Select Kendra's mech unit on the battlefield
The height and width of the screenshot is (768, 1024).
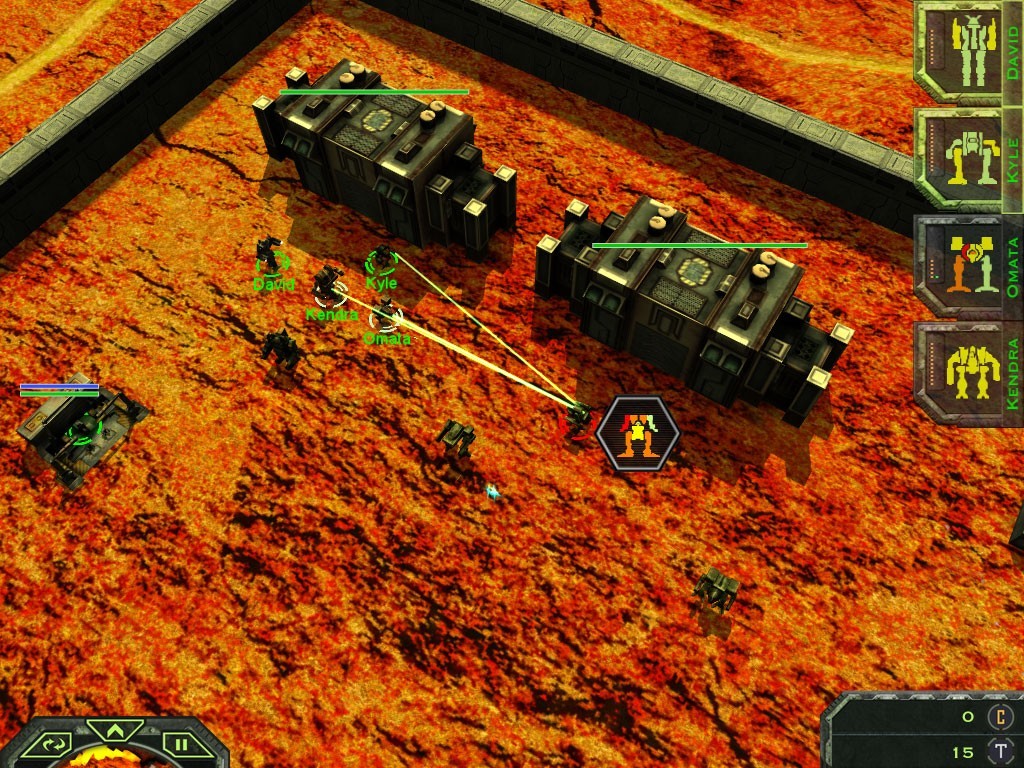tap(328, 284)
